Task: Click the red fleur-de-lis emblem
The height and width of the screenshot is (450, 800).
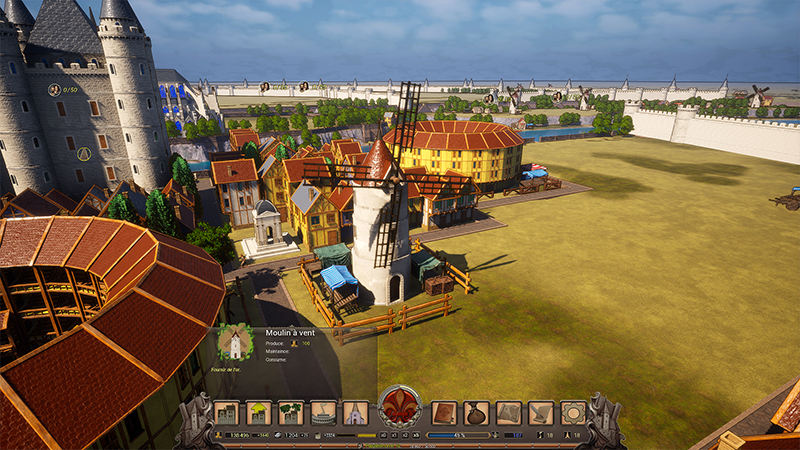Action: tap(400, 409)
